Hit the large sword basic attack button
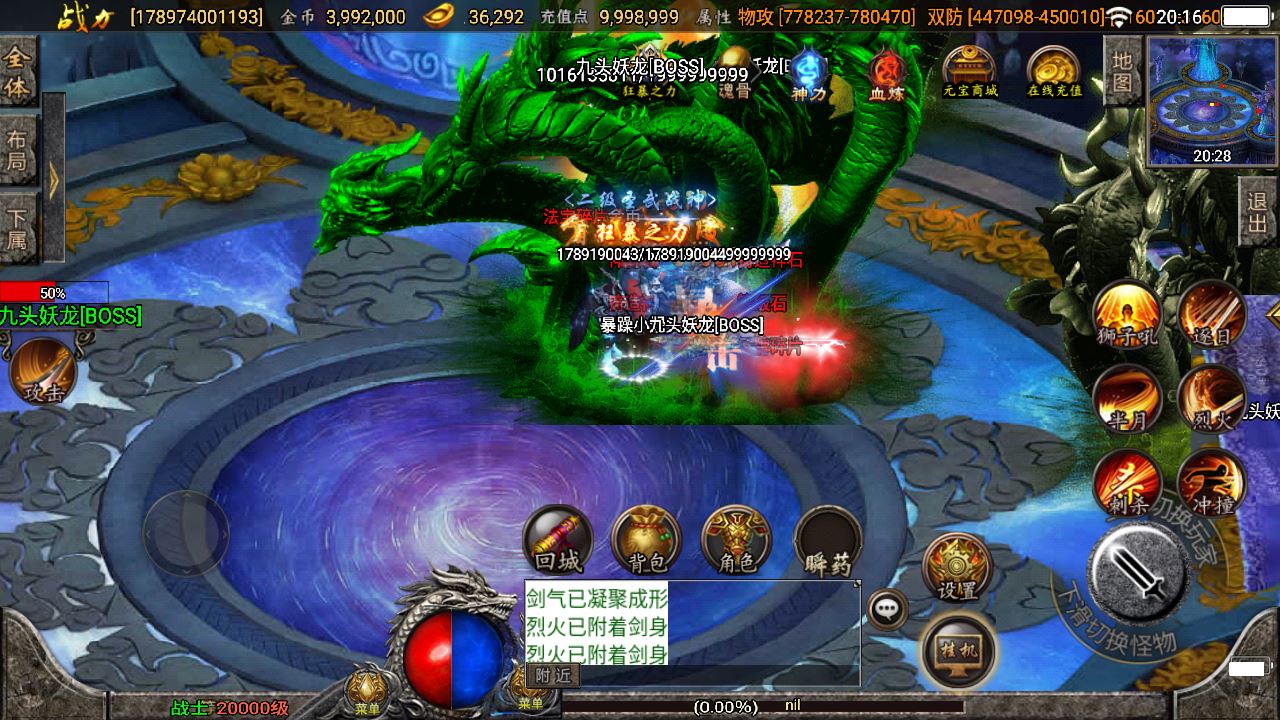This screenshot has width=1280, height=720. coord(1137,573)
